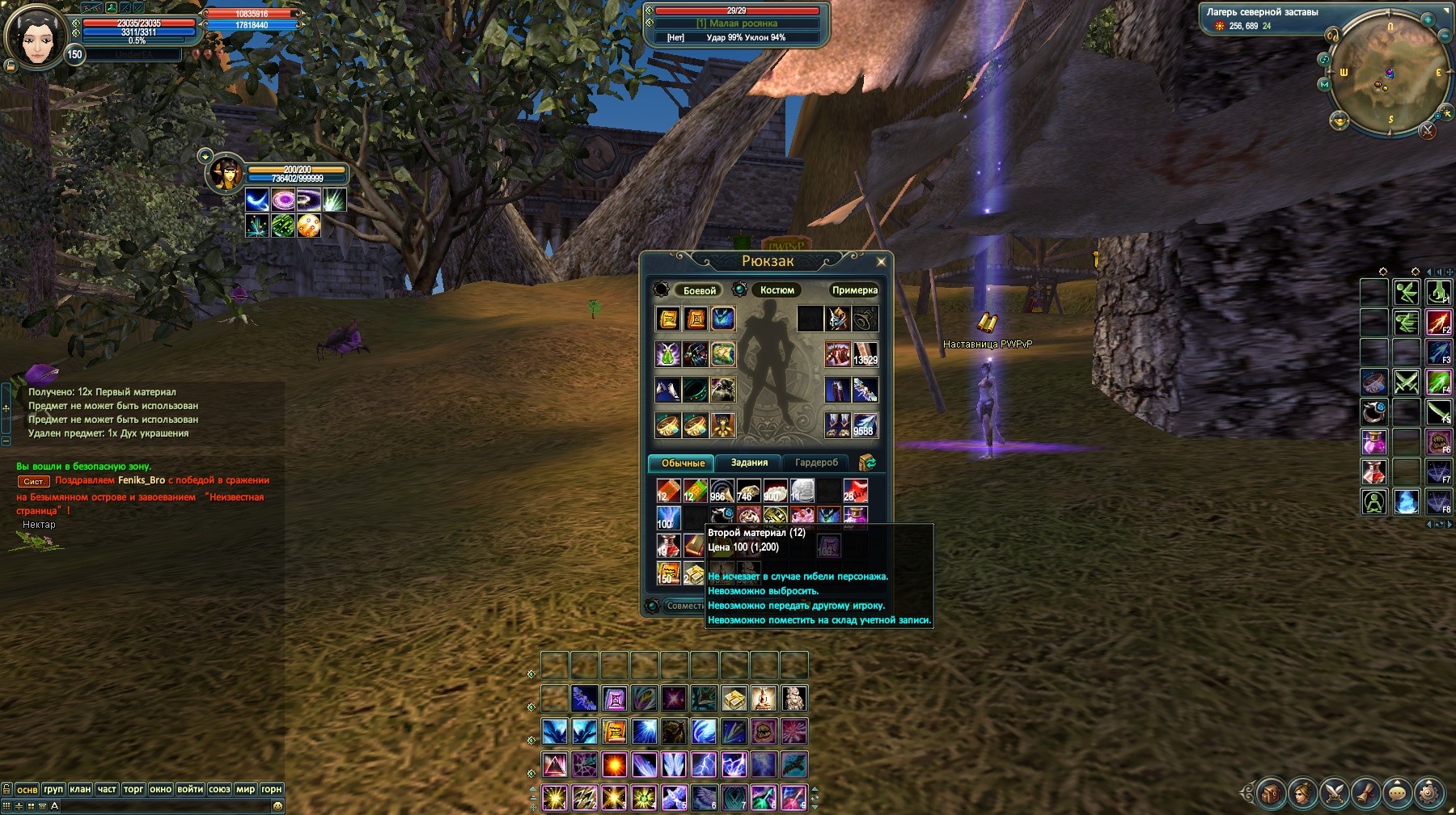Toggle the crossed swords PvP button
The image size is (1456, 815).
(x=1428, y=130)
